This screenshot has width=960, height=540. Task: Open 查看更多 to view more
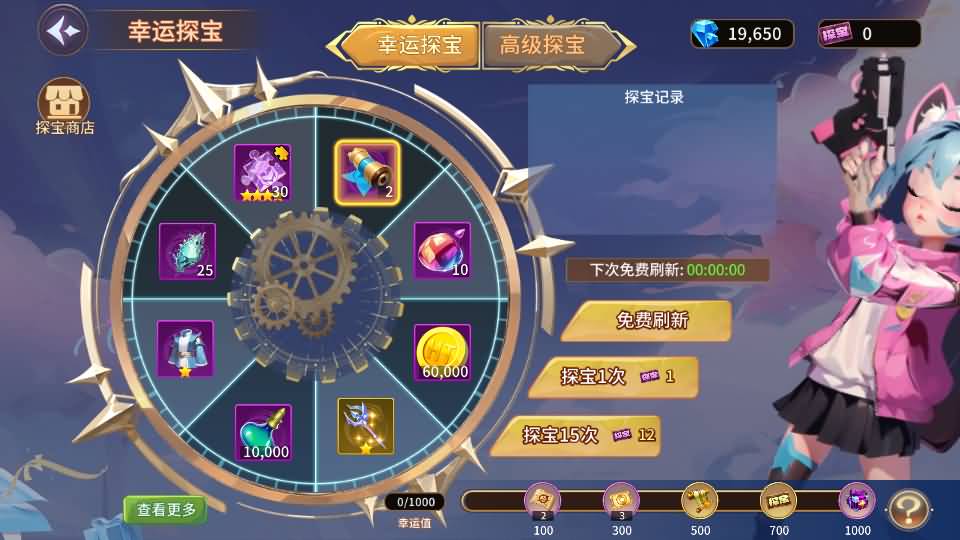[x=165, y=509]
